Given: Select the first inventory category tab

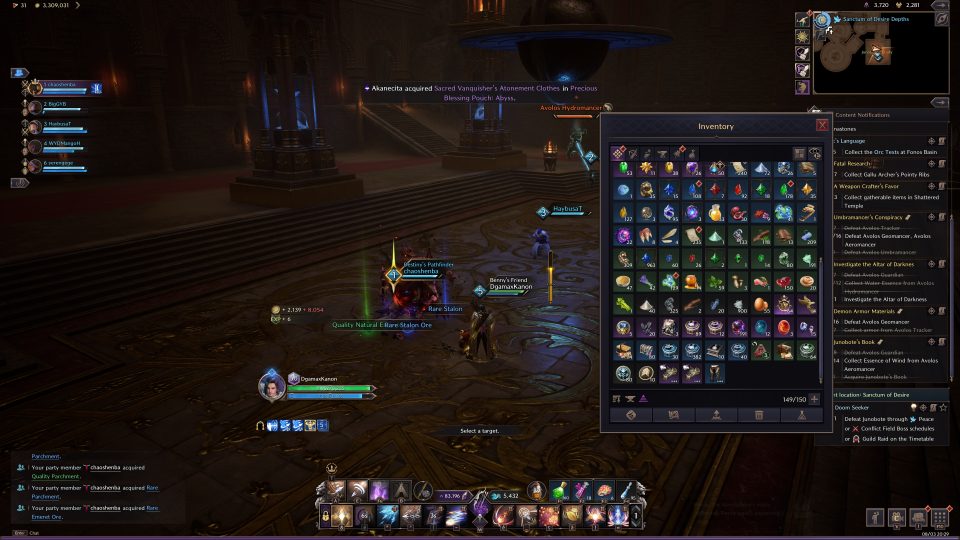Looking at the screenshot, I should click(619, 153).
